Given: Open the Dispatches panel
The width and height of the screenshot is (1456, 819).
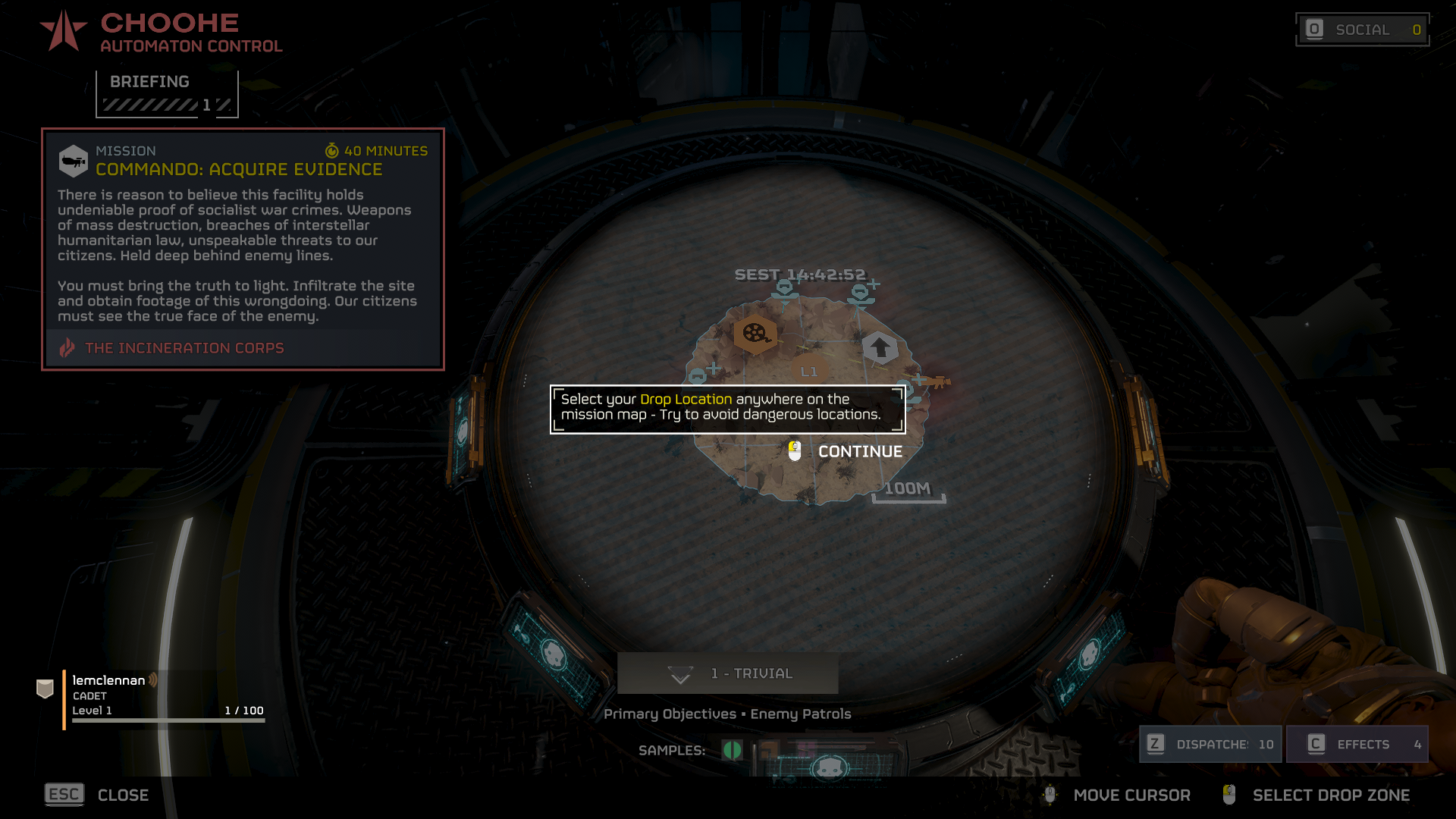Looking at the screenshot, I should pyautogui.click(x=1210, y=744).
